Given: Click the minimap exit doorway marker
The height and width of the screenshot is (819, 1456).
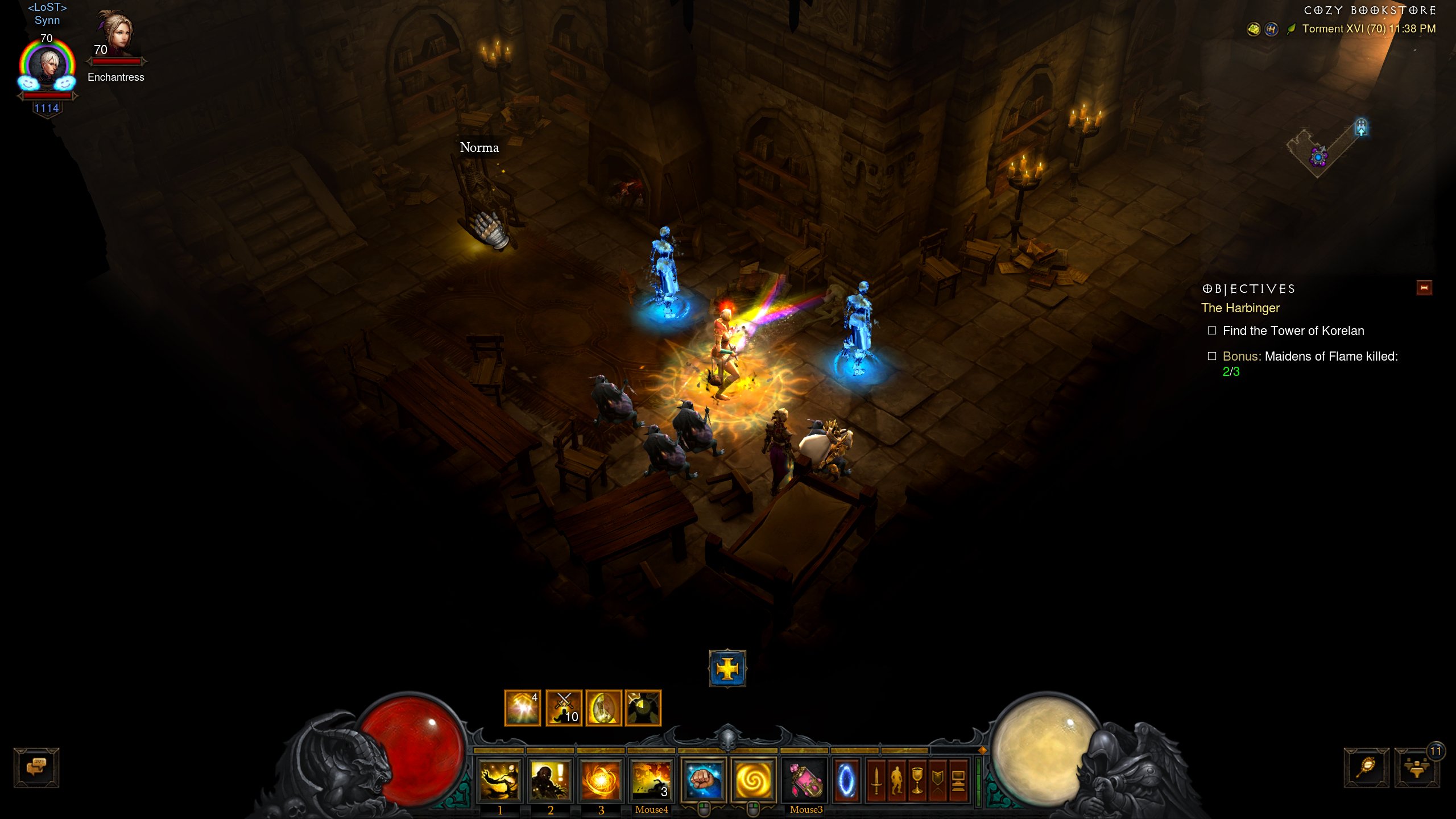Looking at the screenshot, I should coord(1361,127).
